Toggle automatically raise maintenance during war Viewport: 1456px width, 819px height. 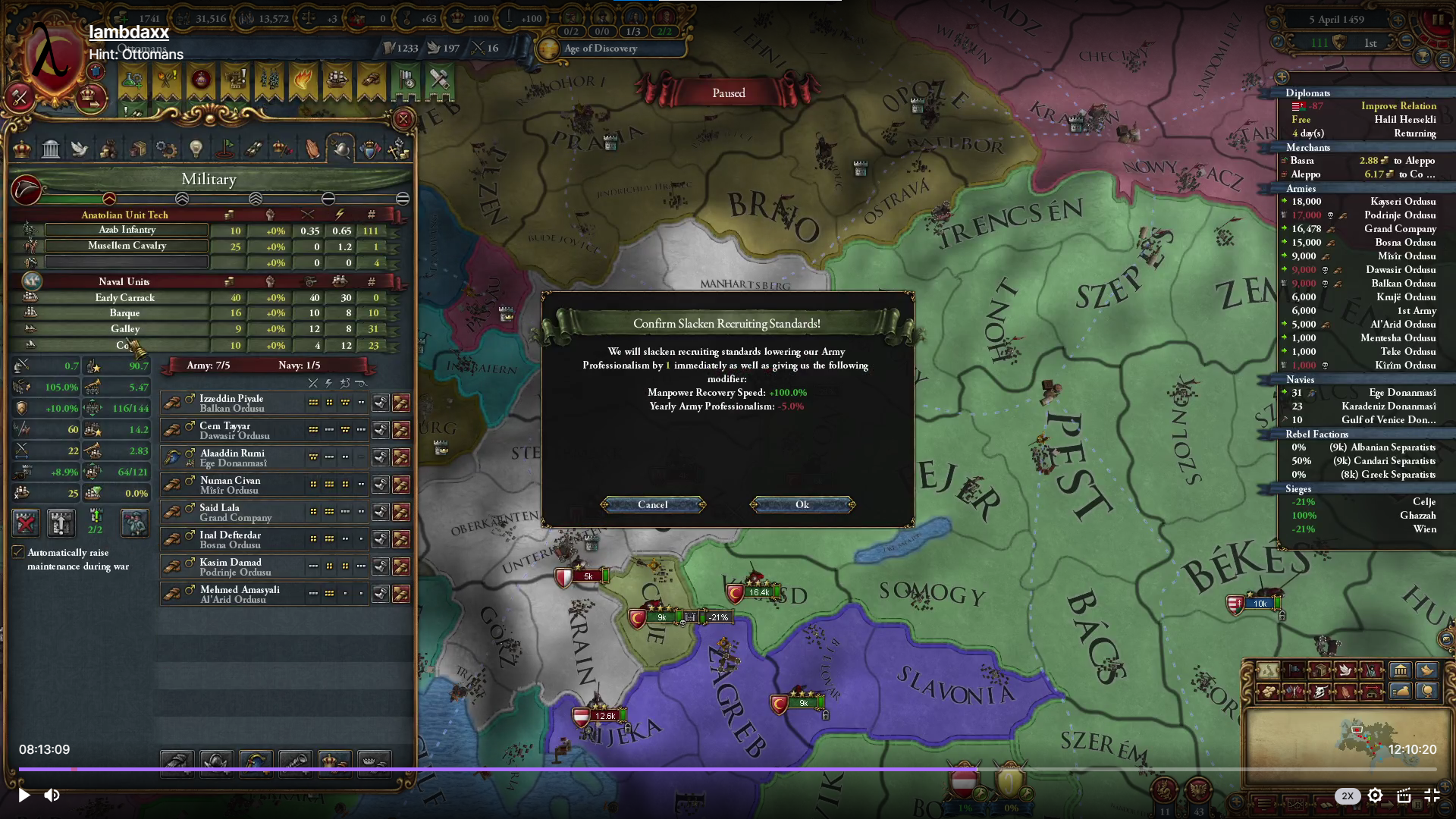click(18, 552)
